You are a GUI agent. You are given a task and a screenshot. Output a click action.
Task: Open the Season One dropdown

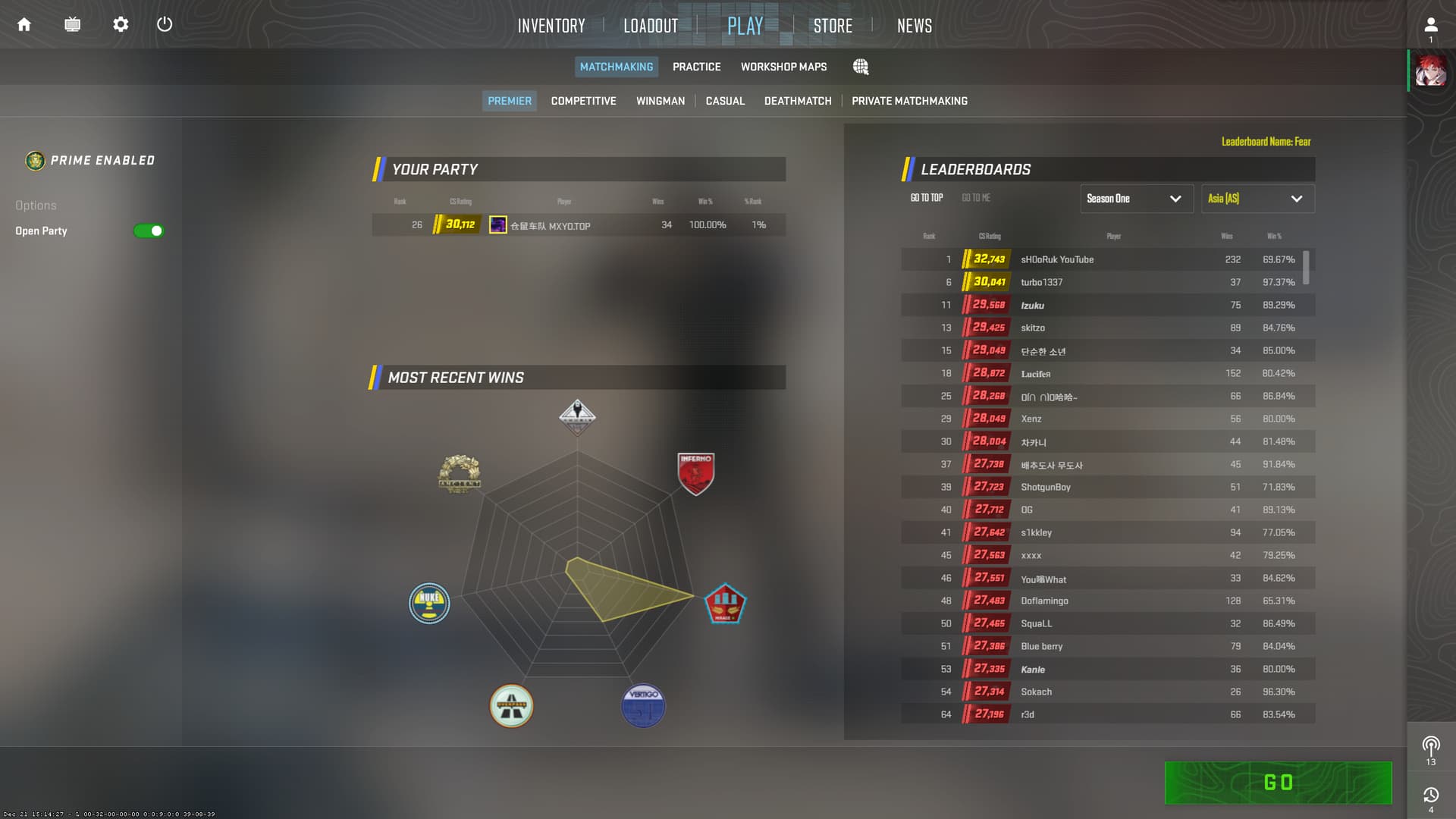click(x=1136, y=198)
